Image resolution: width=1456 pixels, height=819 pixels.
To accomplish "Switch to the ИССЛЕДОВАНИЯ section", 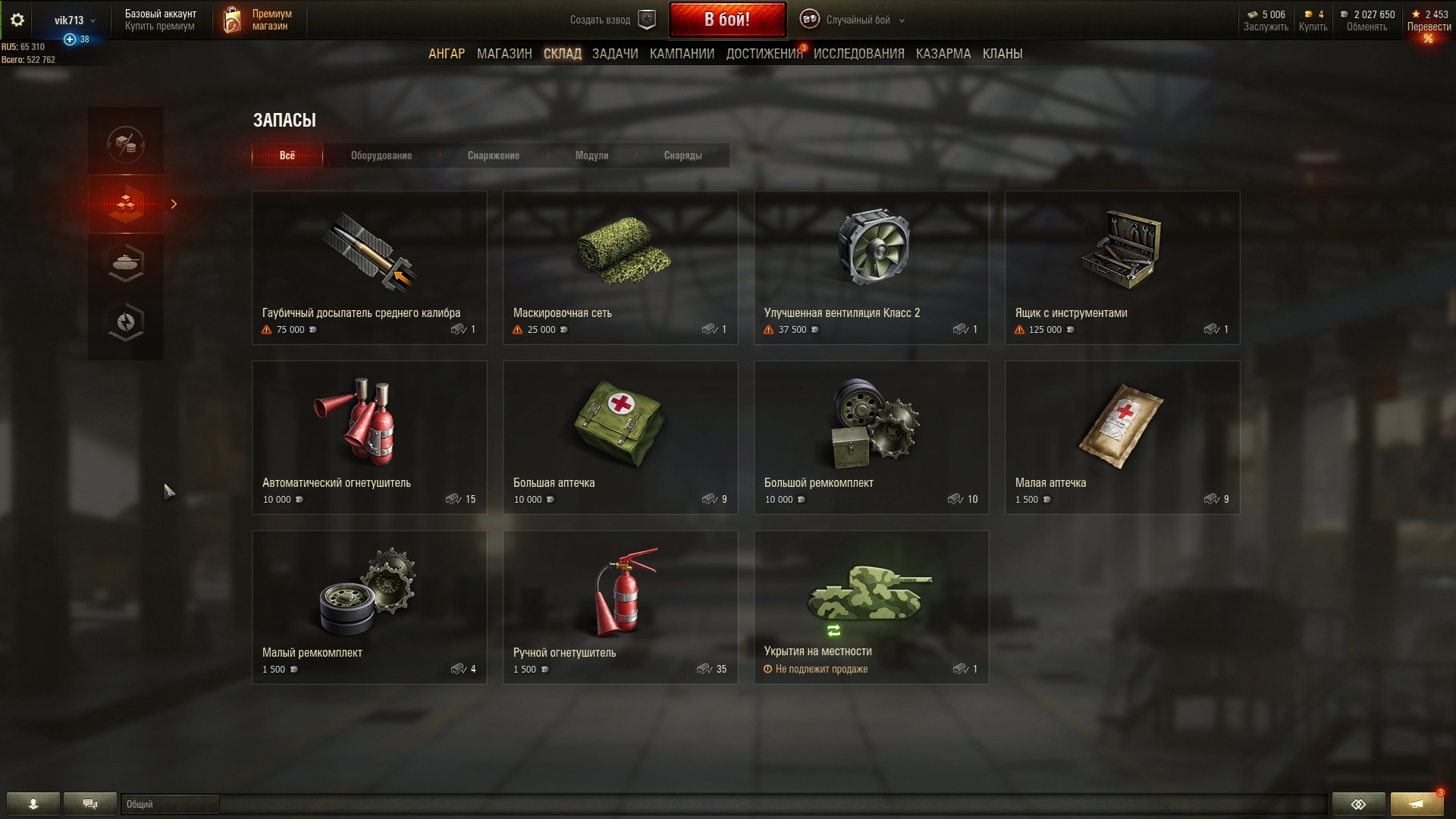I will [x=858, y=54].
